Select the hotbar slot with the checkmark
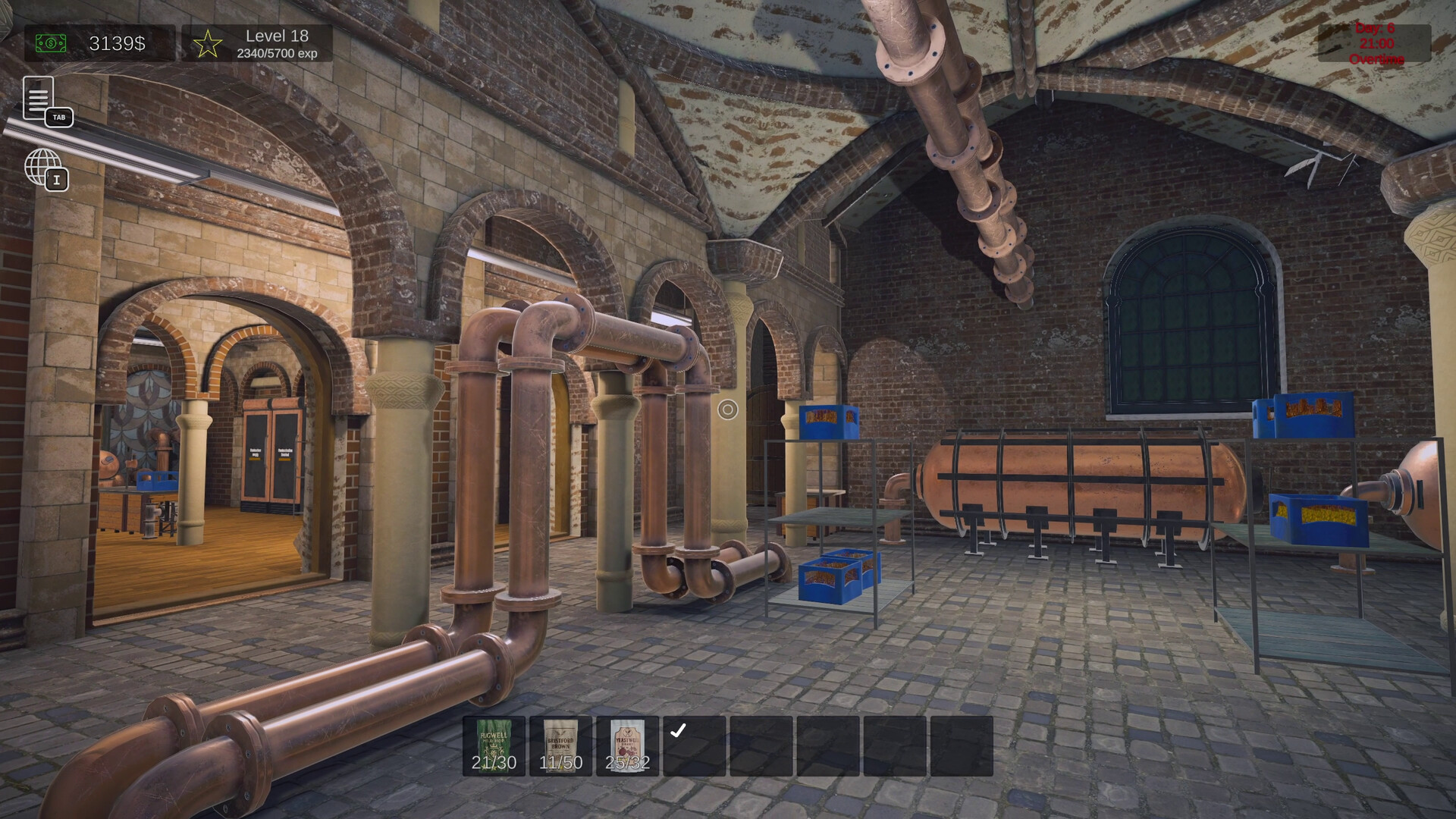Screen dimensions: 1456x819 coord(694,745)
